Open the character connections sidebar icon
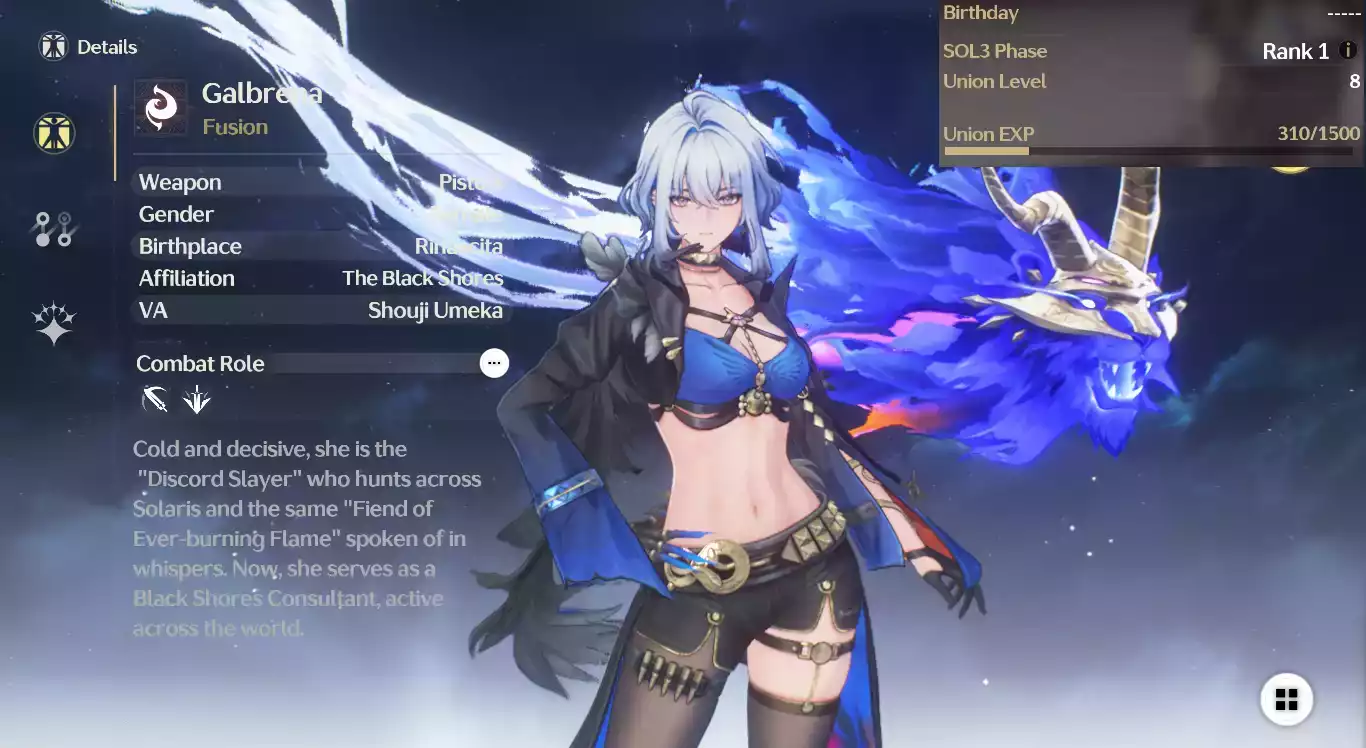 (54, 228)
